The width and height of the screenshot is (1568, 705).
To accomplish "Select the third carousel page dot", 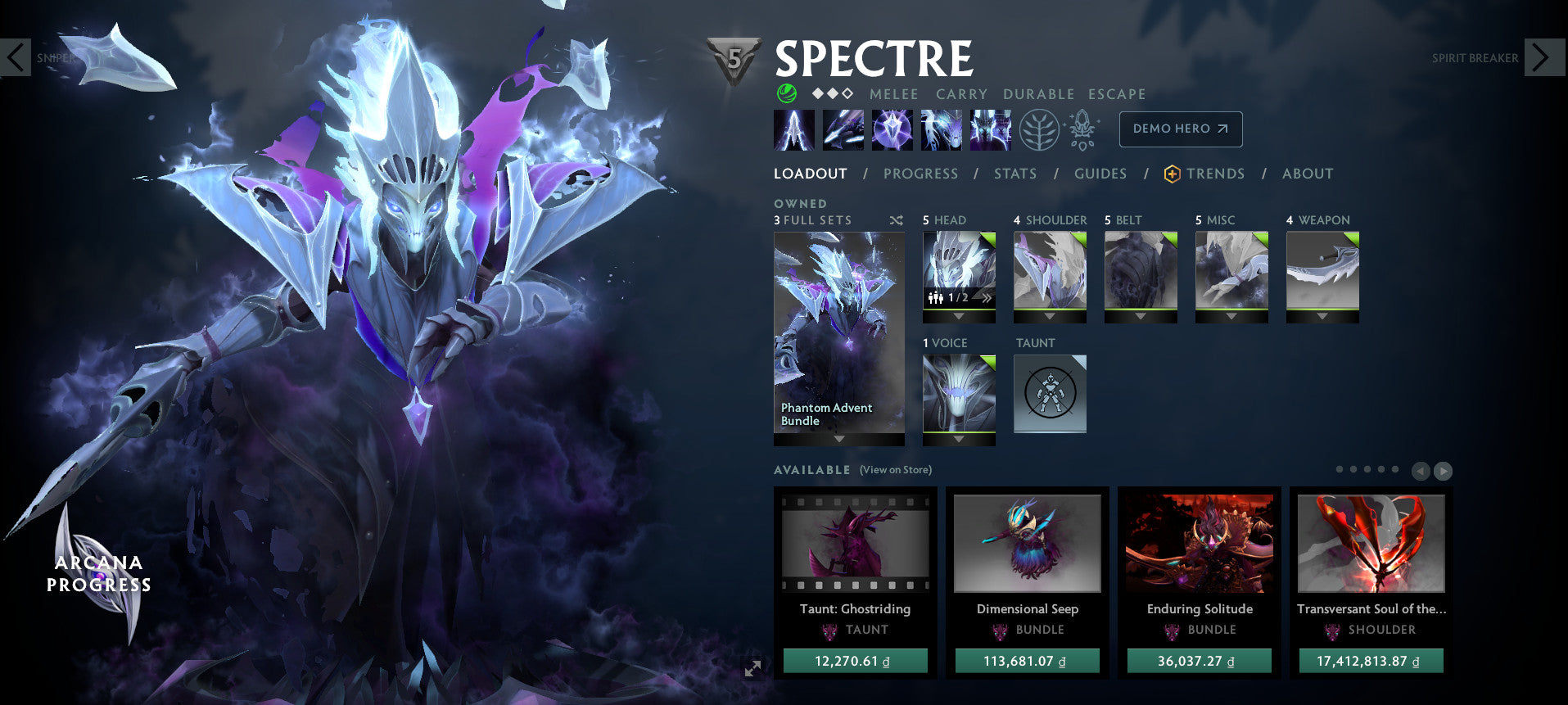I will coord(1366,470).
